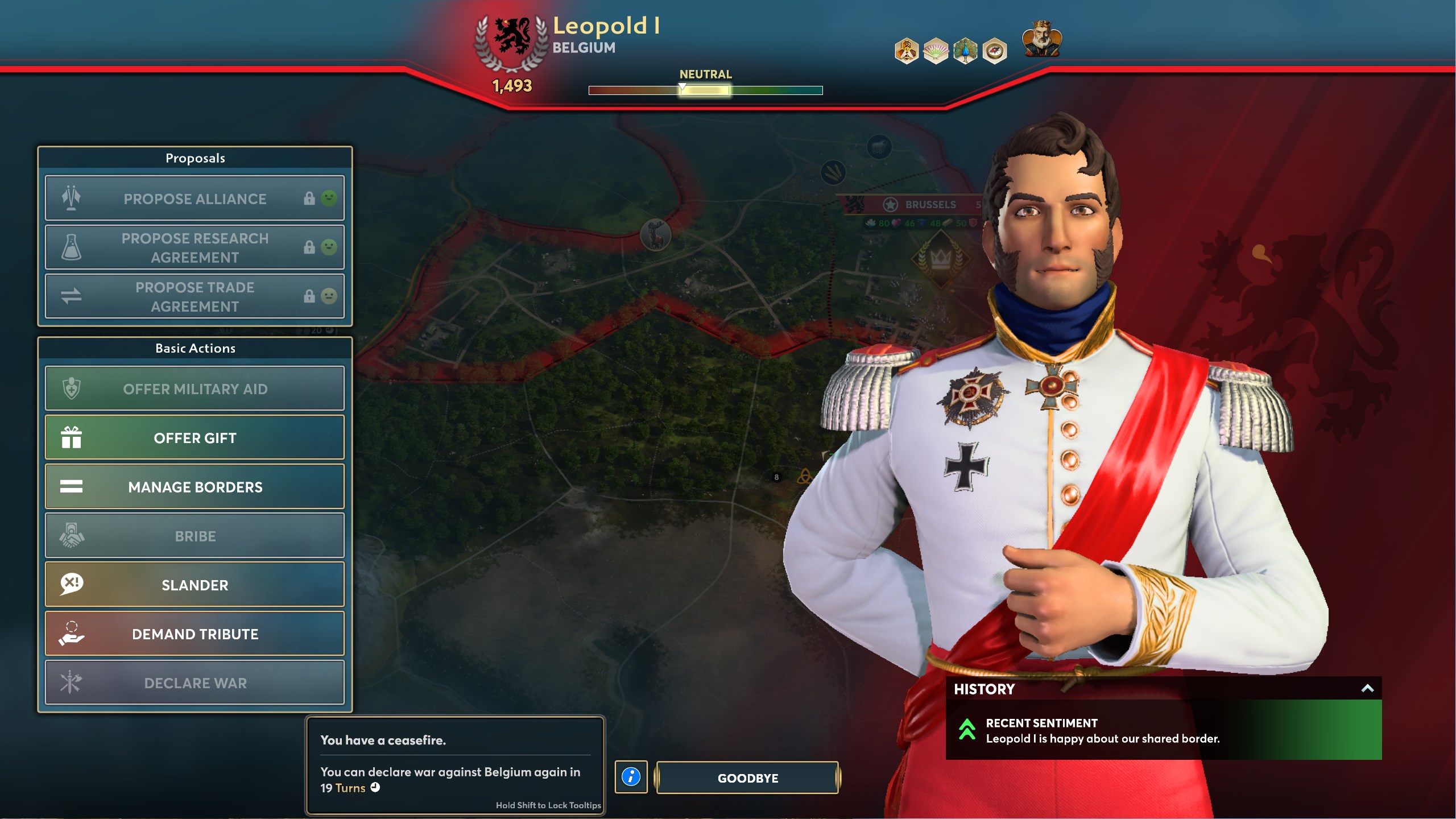Select Offer Military Aid
Image resolution: width=1456 pixels, height=819 pixels.
point(195,389)
